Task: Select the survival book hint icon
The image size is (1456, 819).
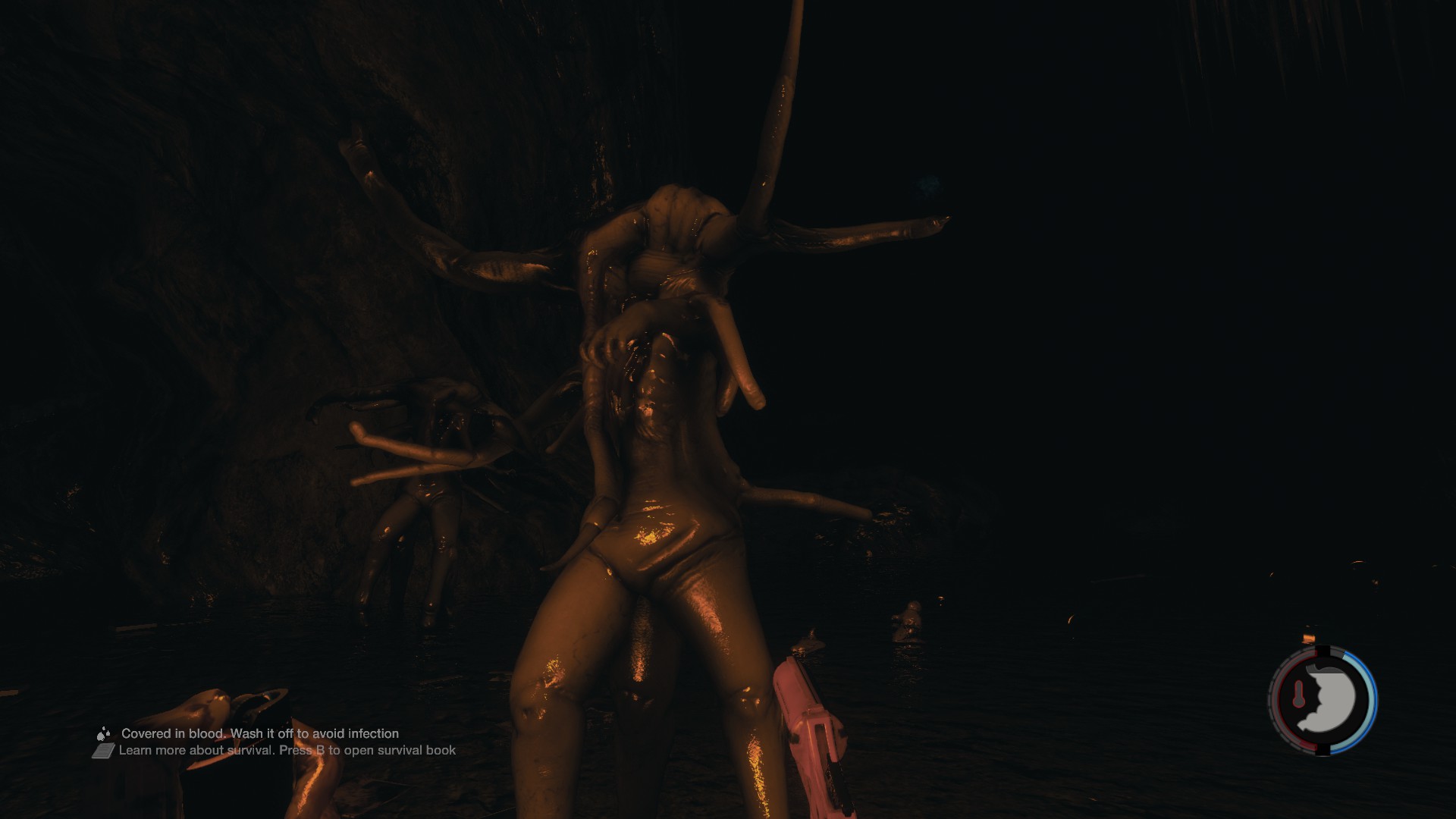Action: point(103,751)
